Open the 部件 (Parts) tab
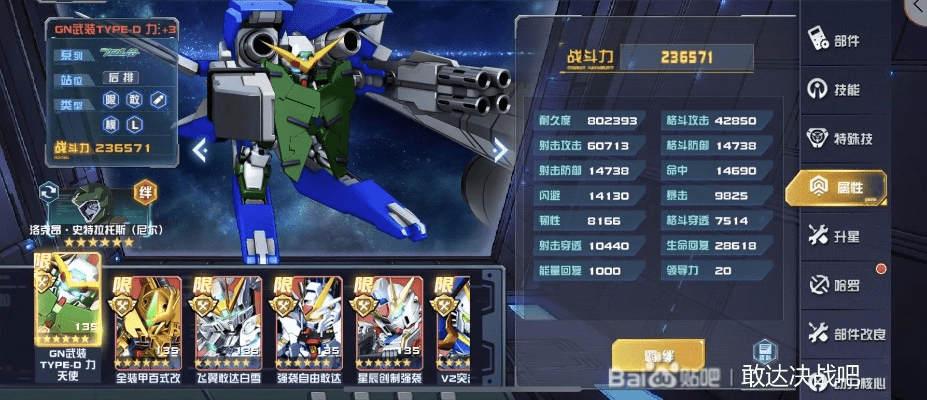This screenshot has height=400, width=927. point(835,41)
